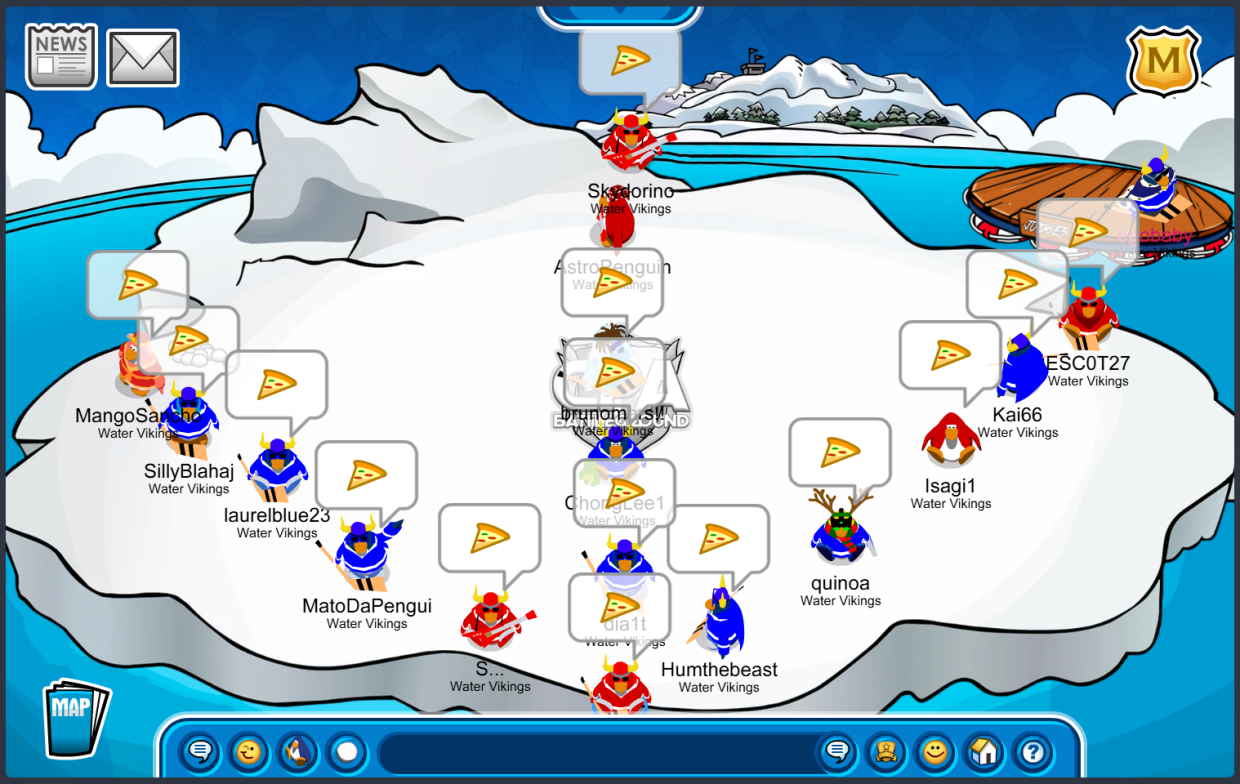Select the snowball throw button

point(346,751)
